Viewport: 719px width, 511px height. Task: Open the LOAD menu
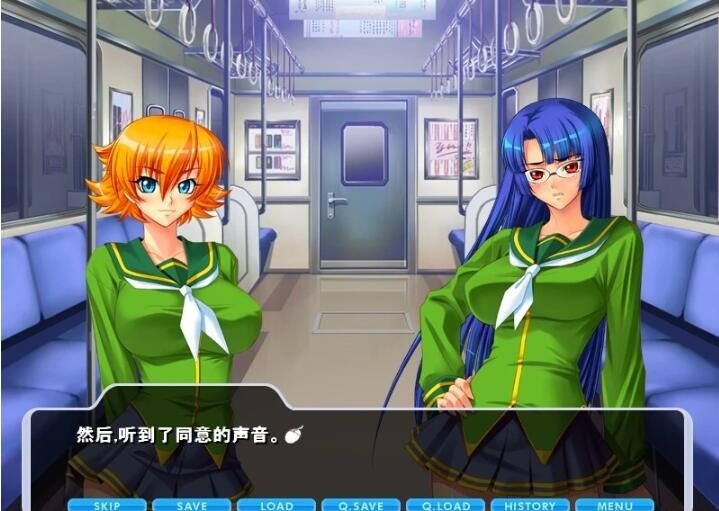276,505
